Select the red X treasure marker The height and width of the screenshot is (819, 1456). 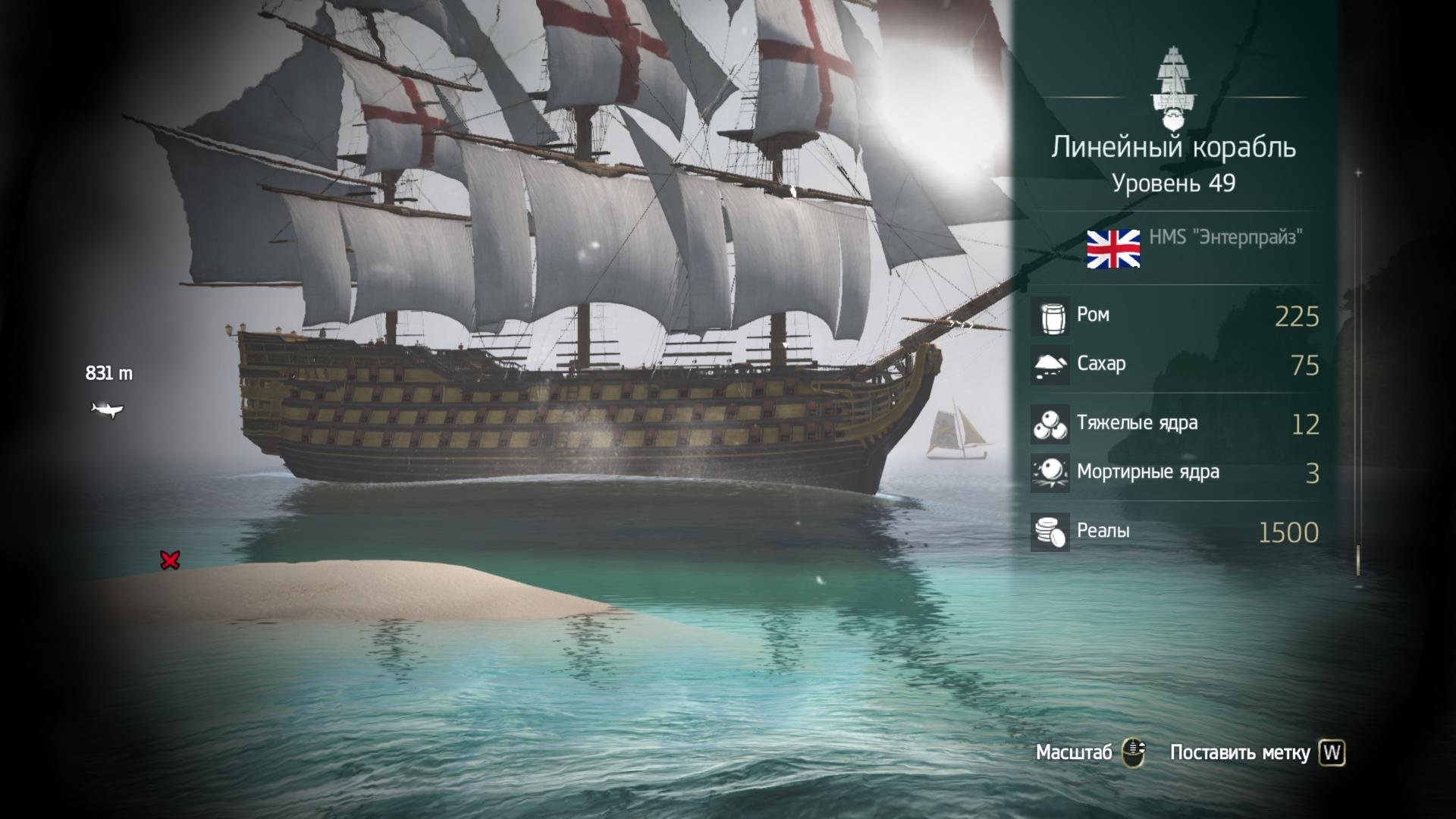click(x=170, y=560)
